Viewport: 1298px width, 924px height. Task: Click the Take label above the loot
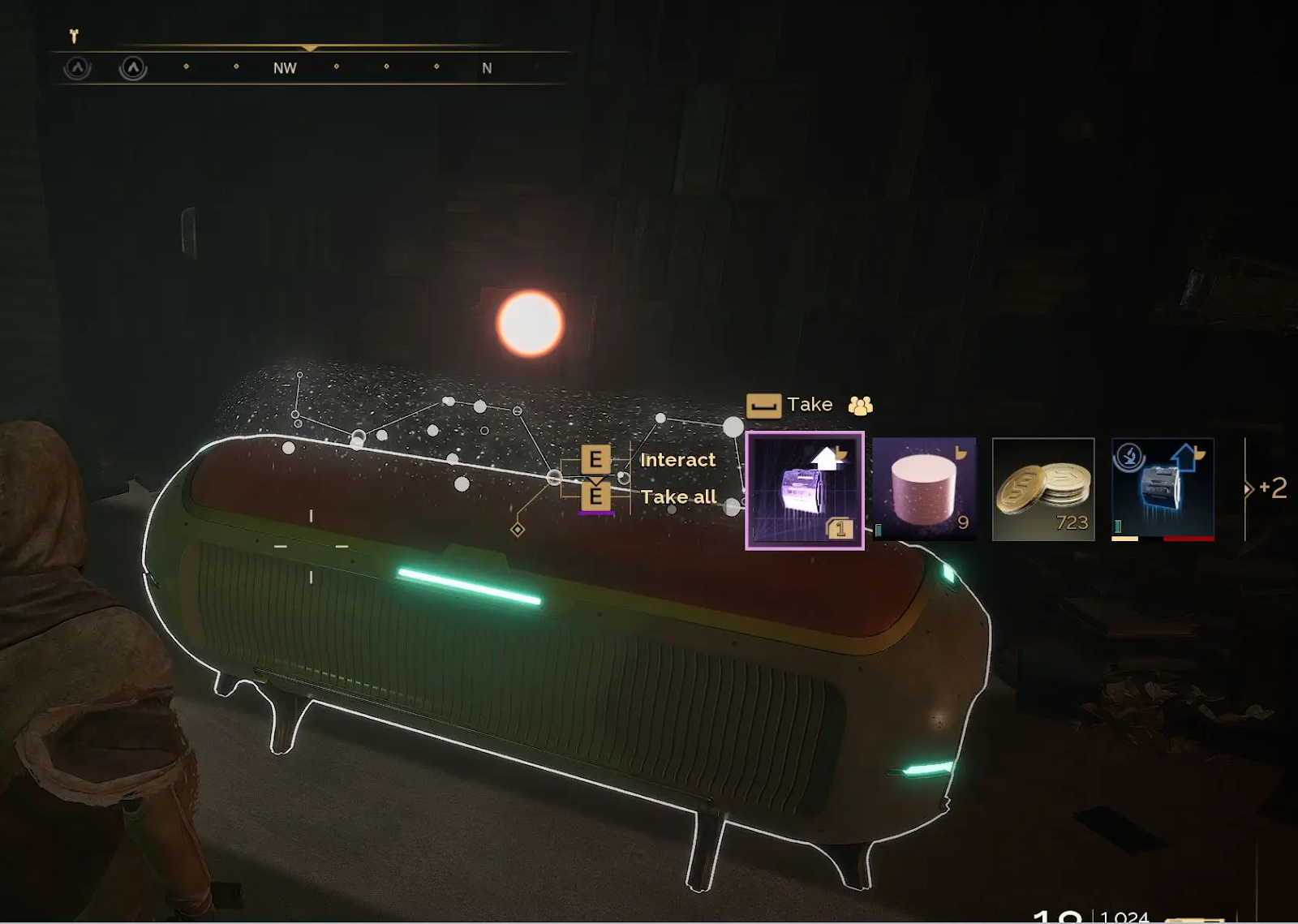809,405
